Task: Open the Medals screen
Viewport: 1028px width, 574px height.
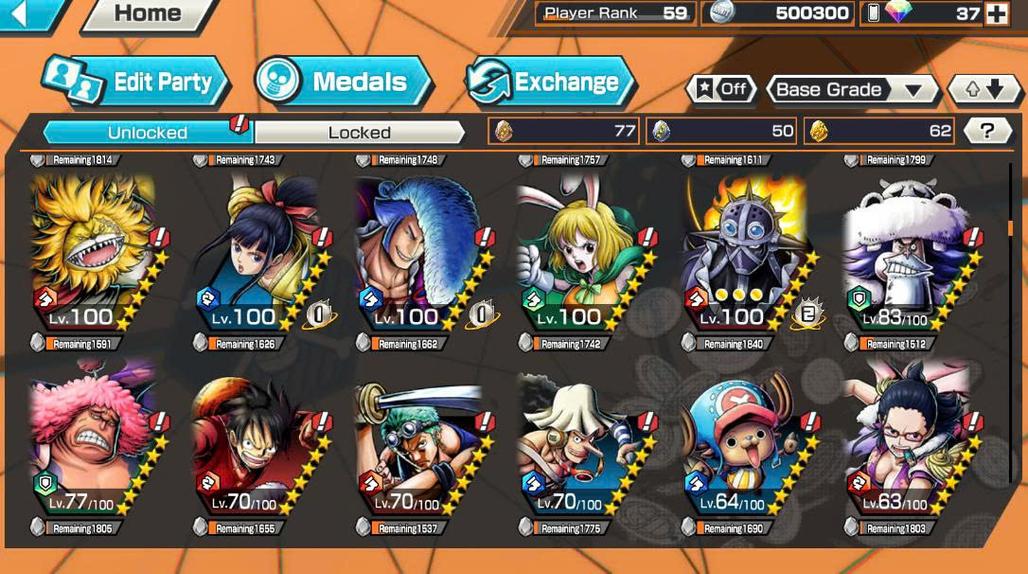Action: [345, 82]
